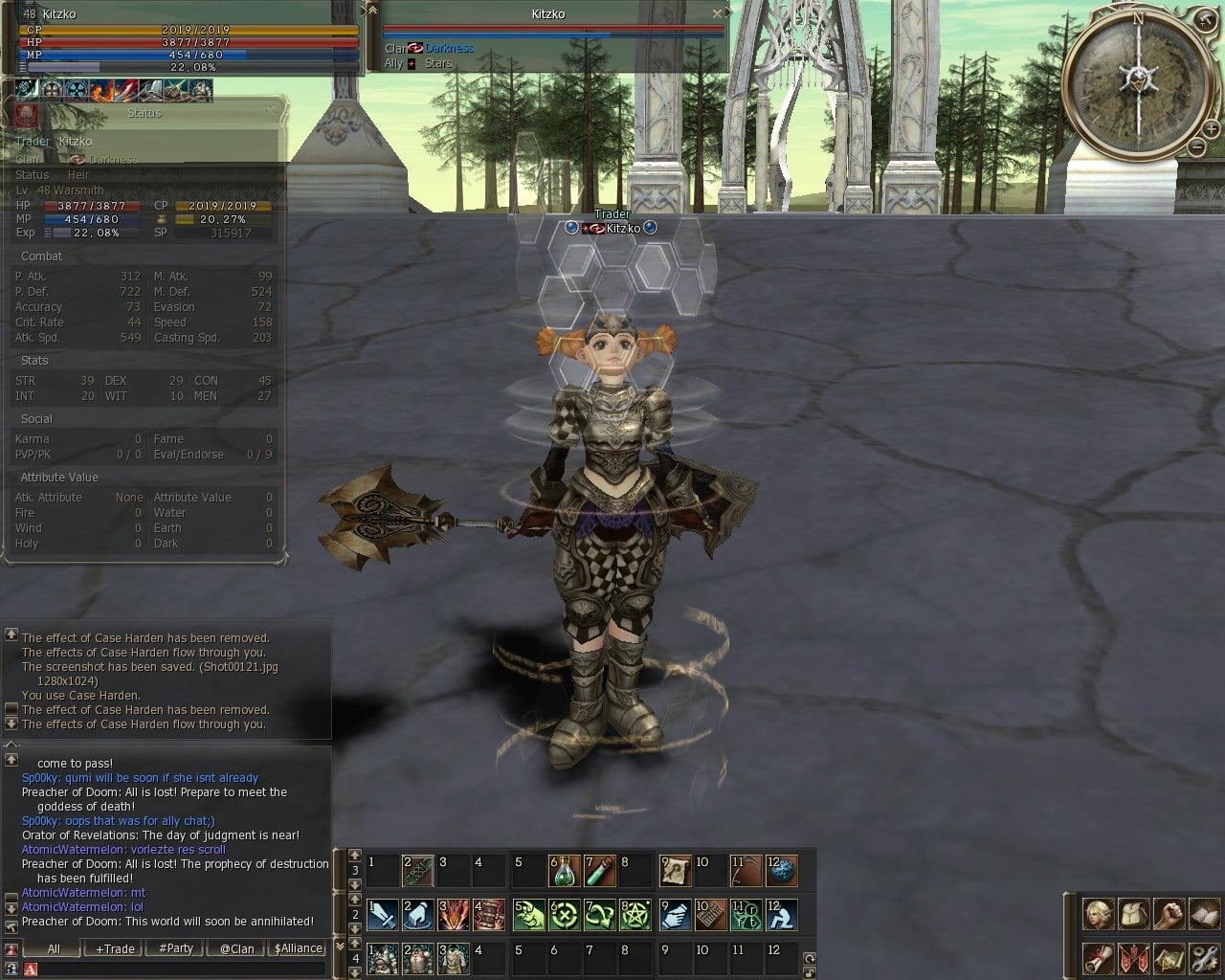The width and height of the screenshot is (1225, 980).
Task: Zoom out the compass minimap
Action: coord(1196,146)
